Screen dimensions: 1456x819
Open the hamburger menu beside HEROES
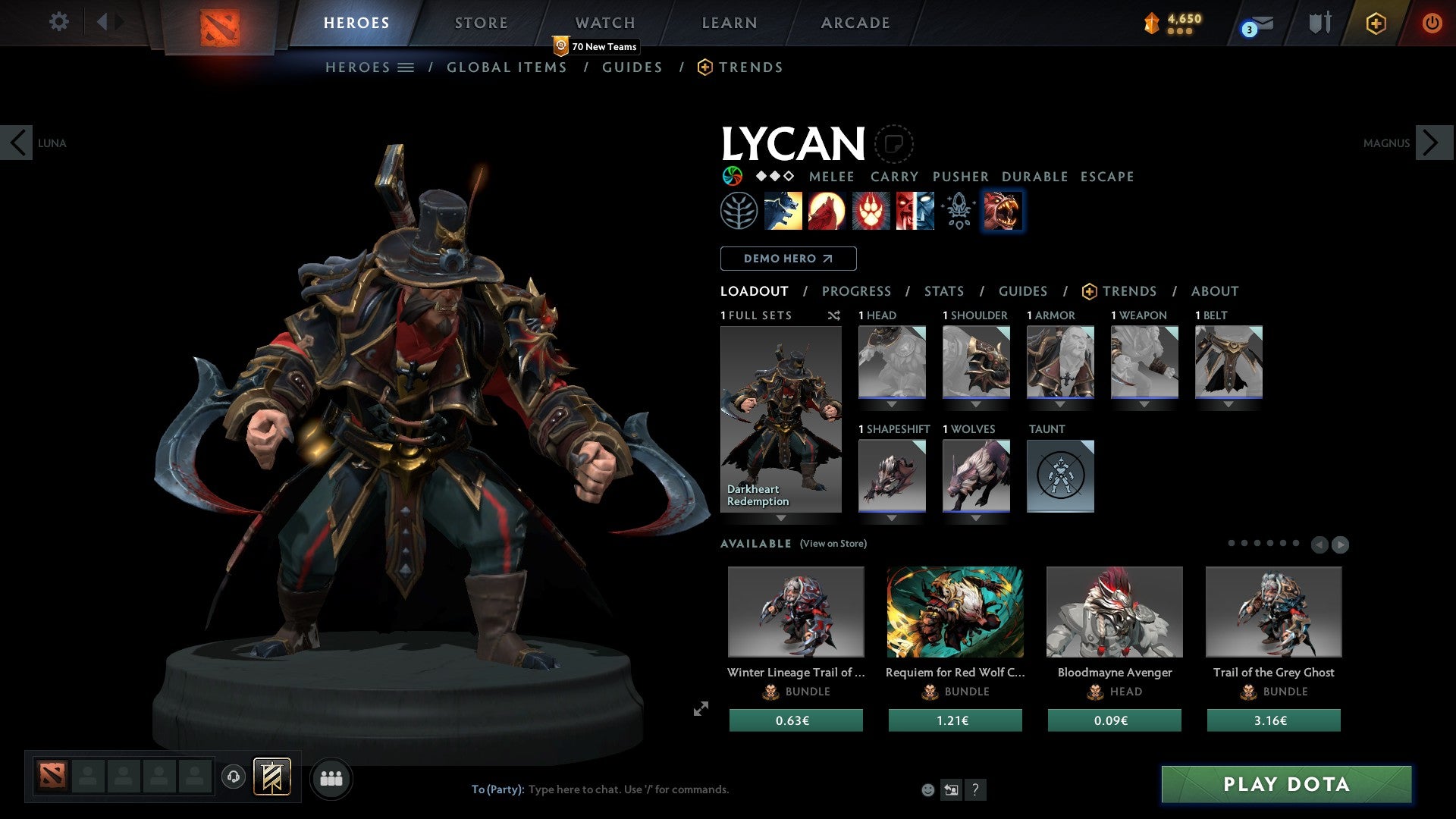[x=406, y=67]
